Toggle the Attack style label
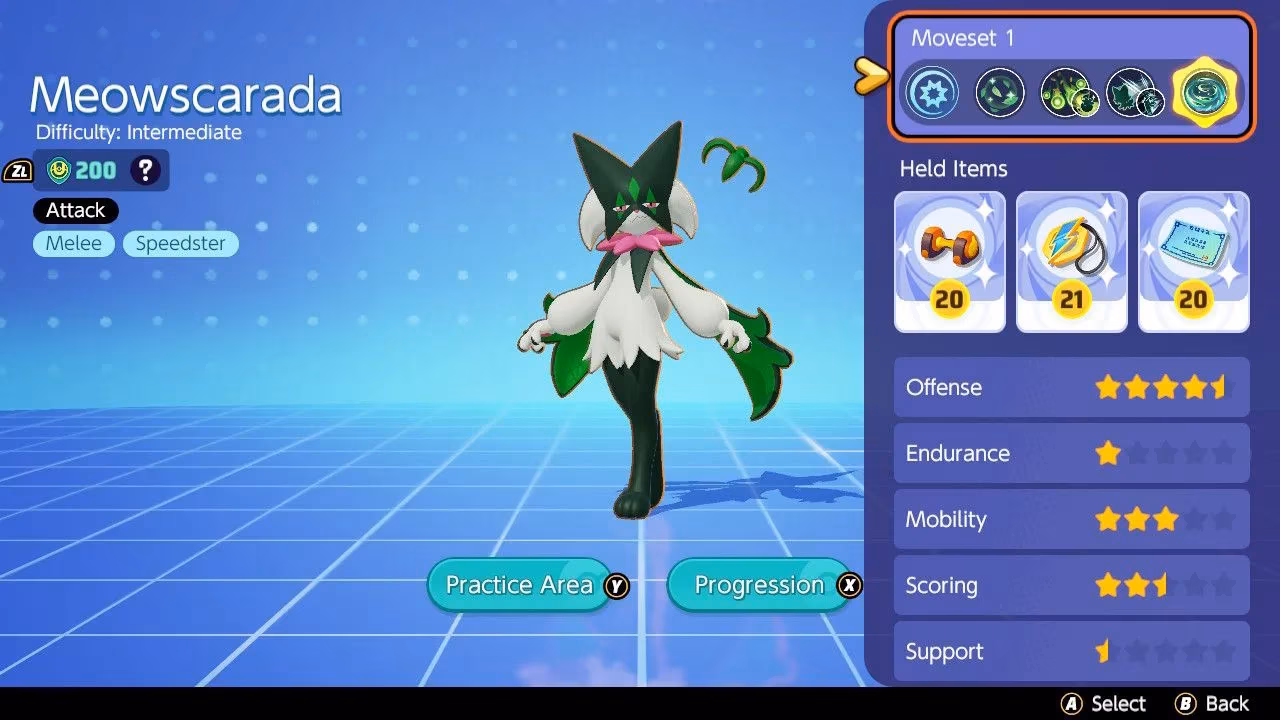This screenshot has width=1280, height=720. coord(74,210)
